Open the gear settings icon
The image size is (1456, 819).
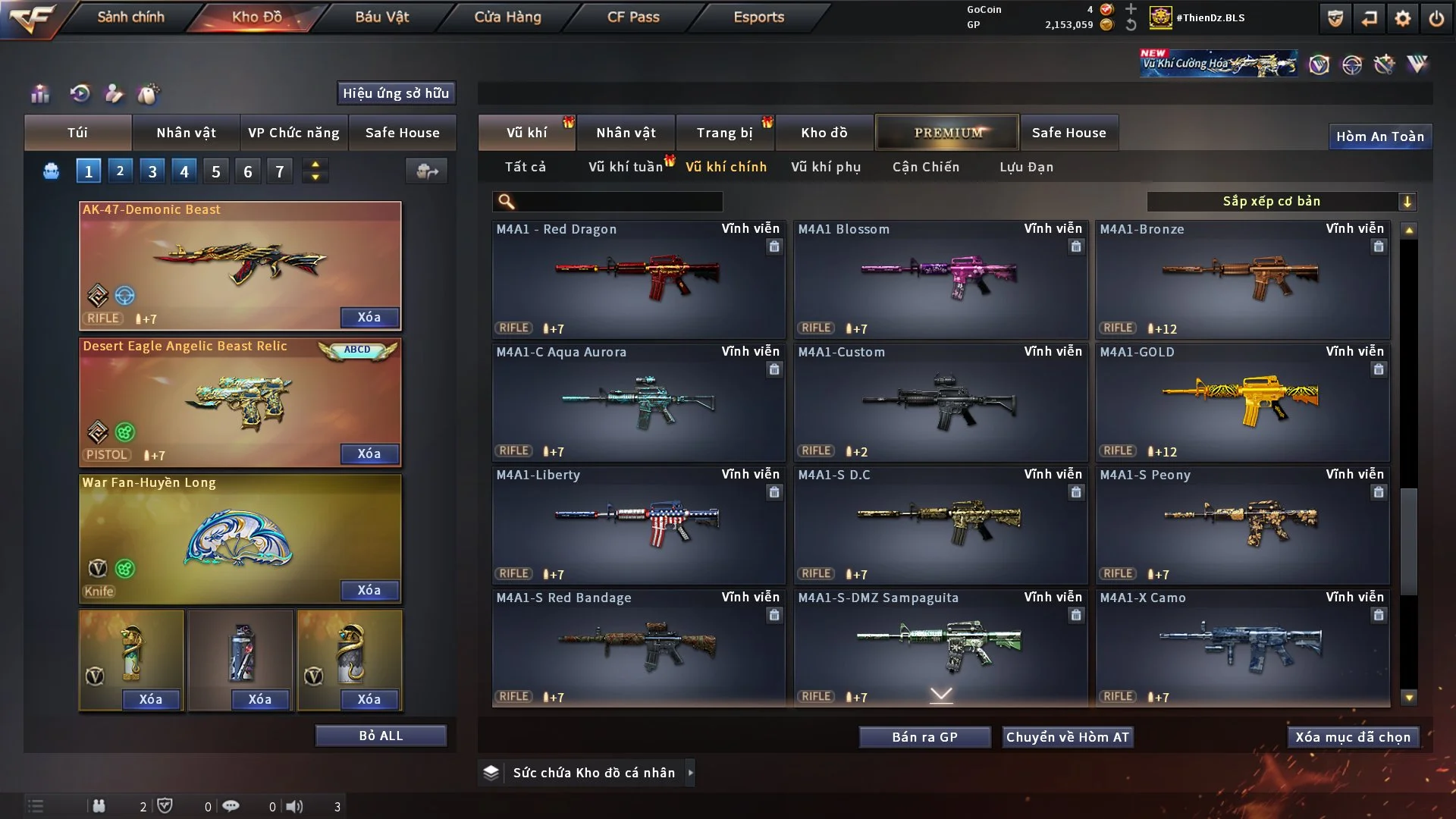tap(1403, 18)
